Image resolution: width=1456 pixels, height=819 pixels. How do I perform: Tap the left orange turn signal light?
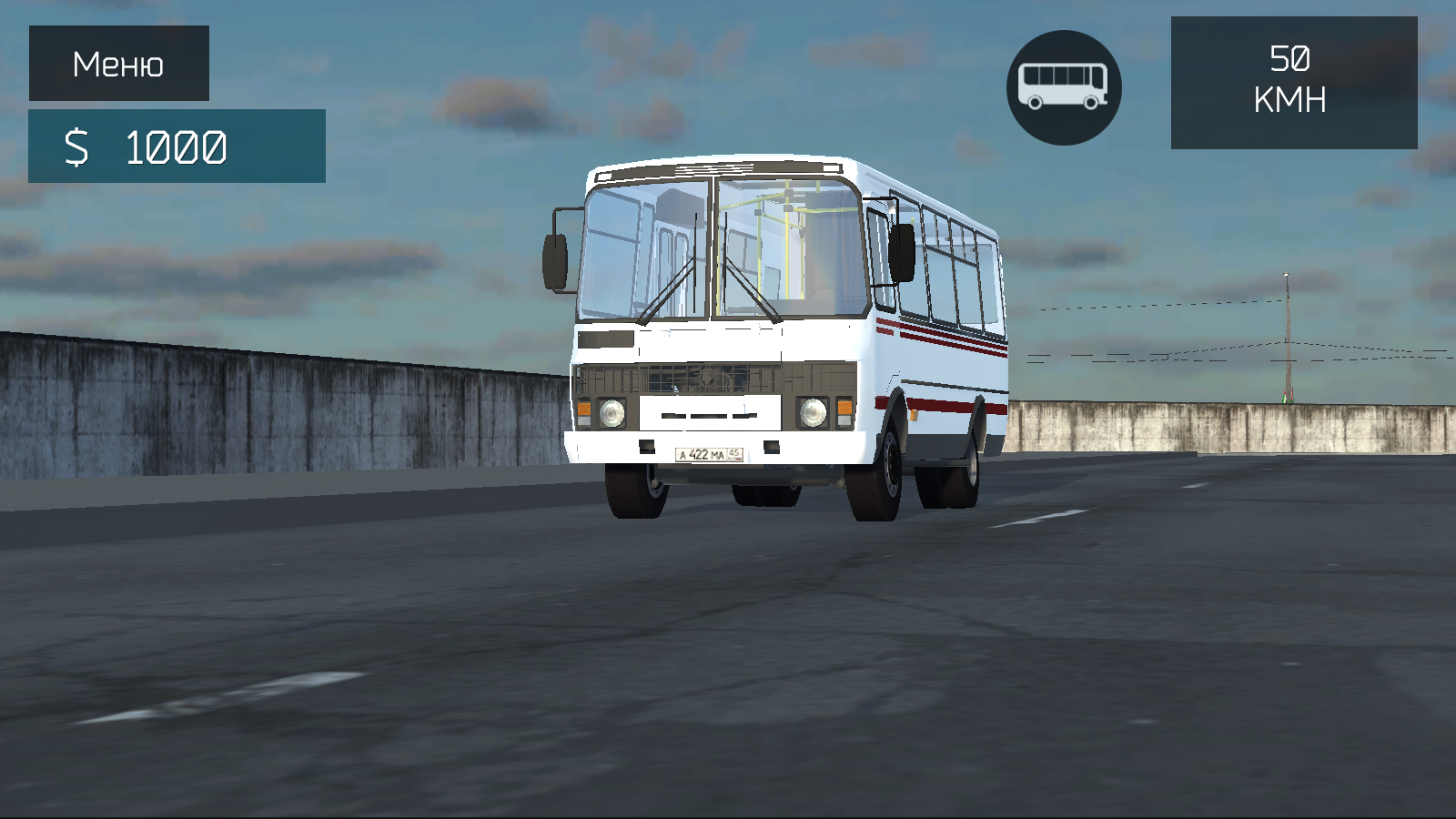pos(584,409)
